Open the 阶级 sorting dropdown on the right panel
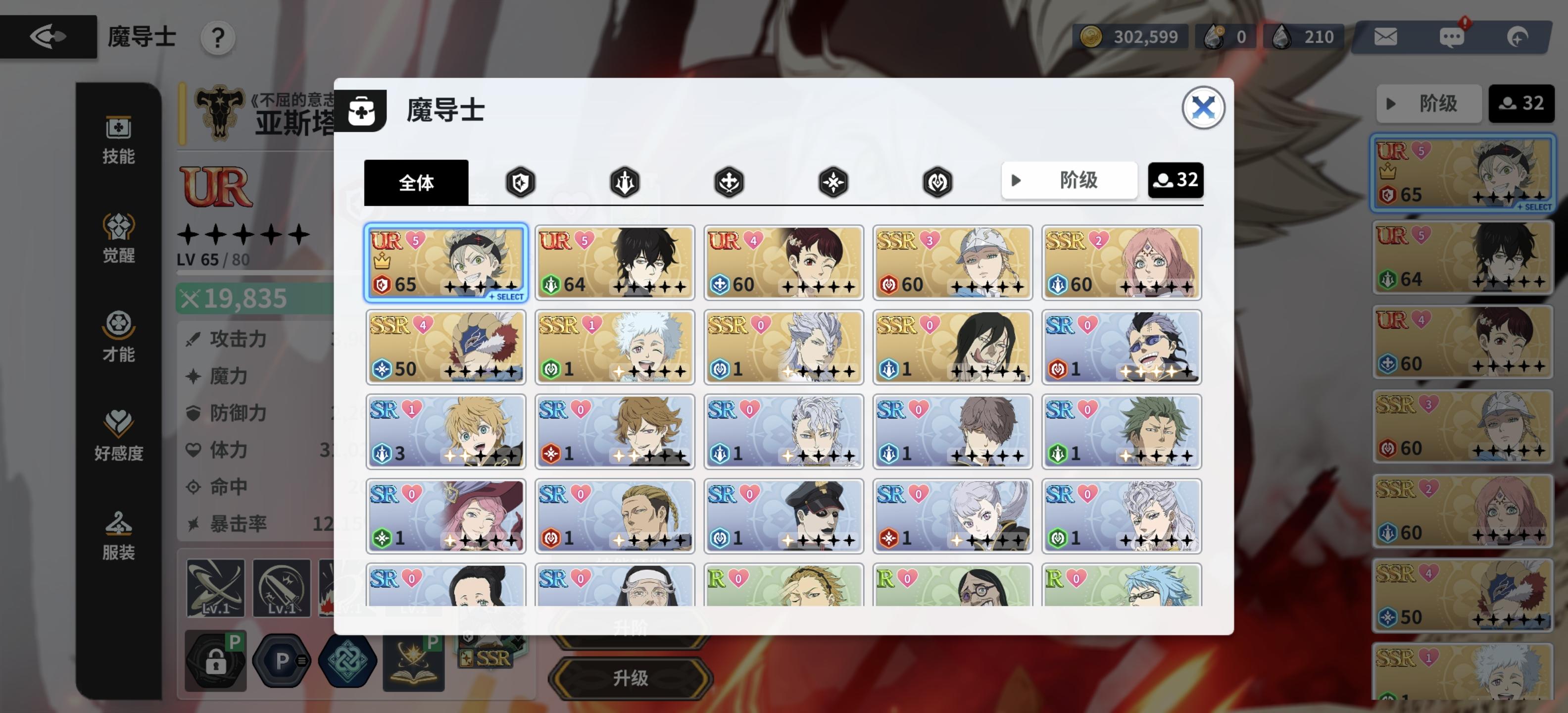The height and width of the screenshot is (713, 1568). [x=1429, y=104]
